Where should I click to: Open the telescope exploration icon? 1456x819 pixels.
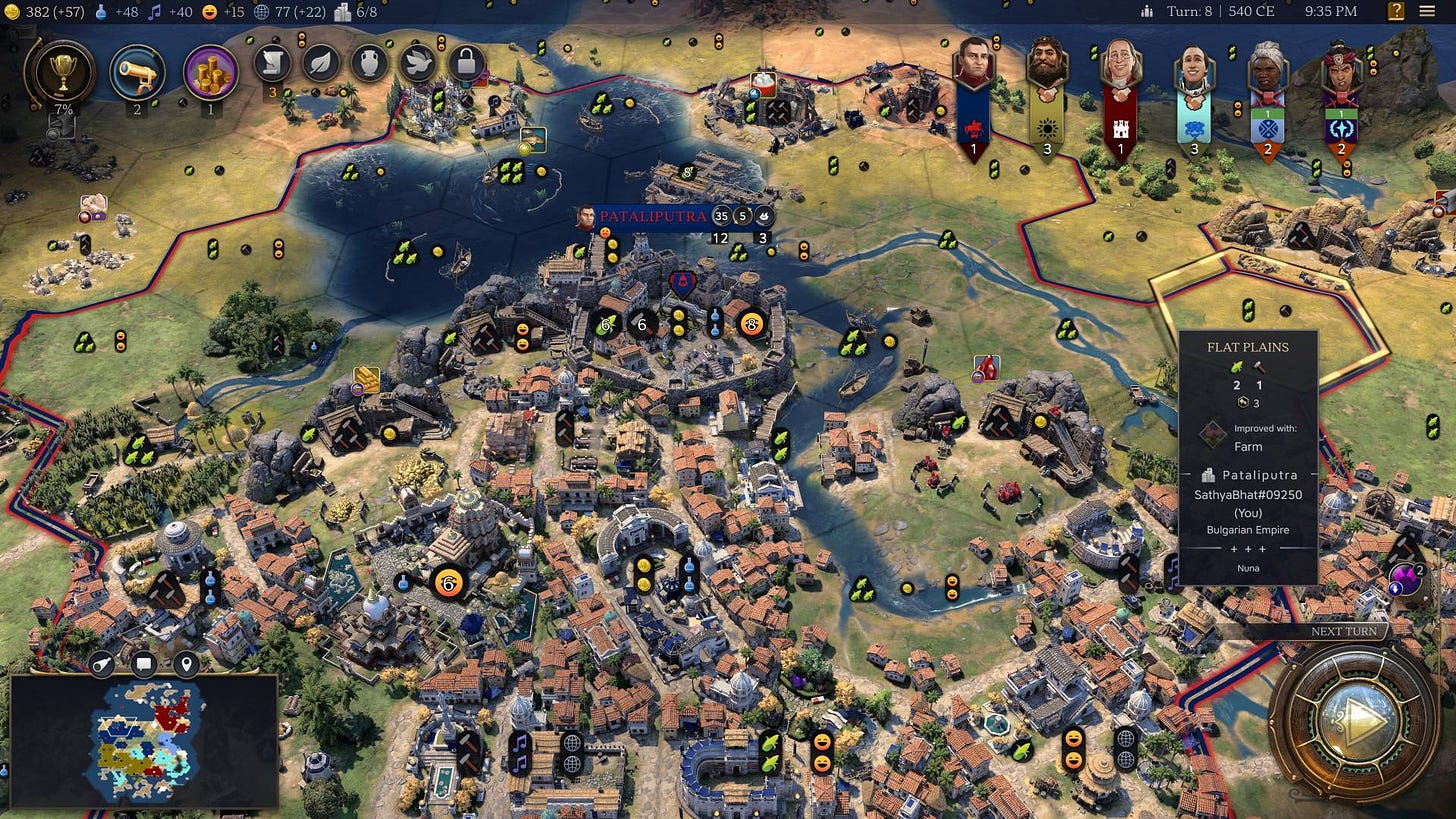click(x=140, y=72)
